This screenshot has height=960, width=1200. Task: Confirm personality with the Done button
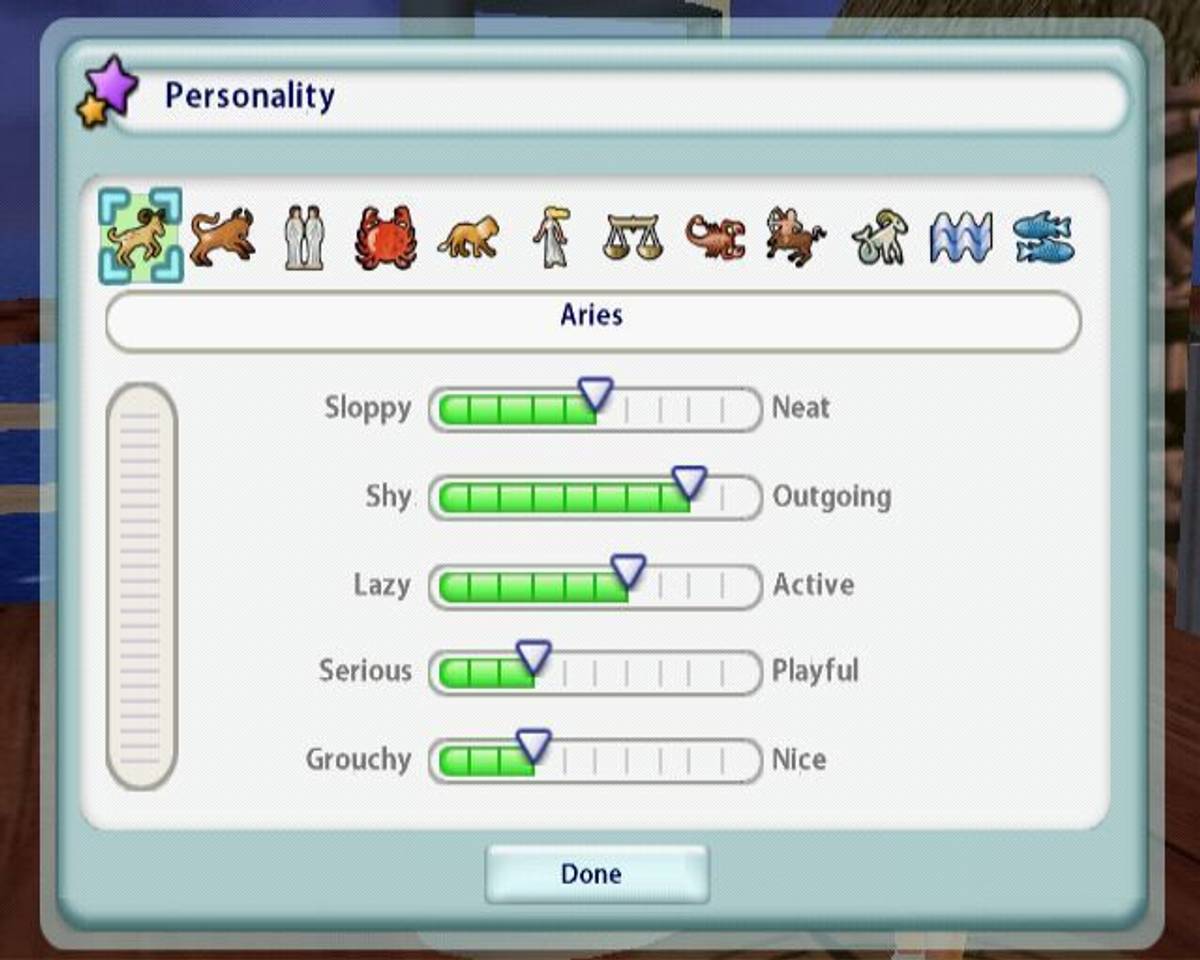(x=597, y=874)
